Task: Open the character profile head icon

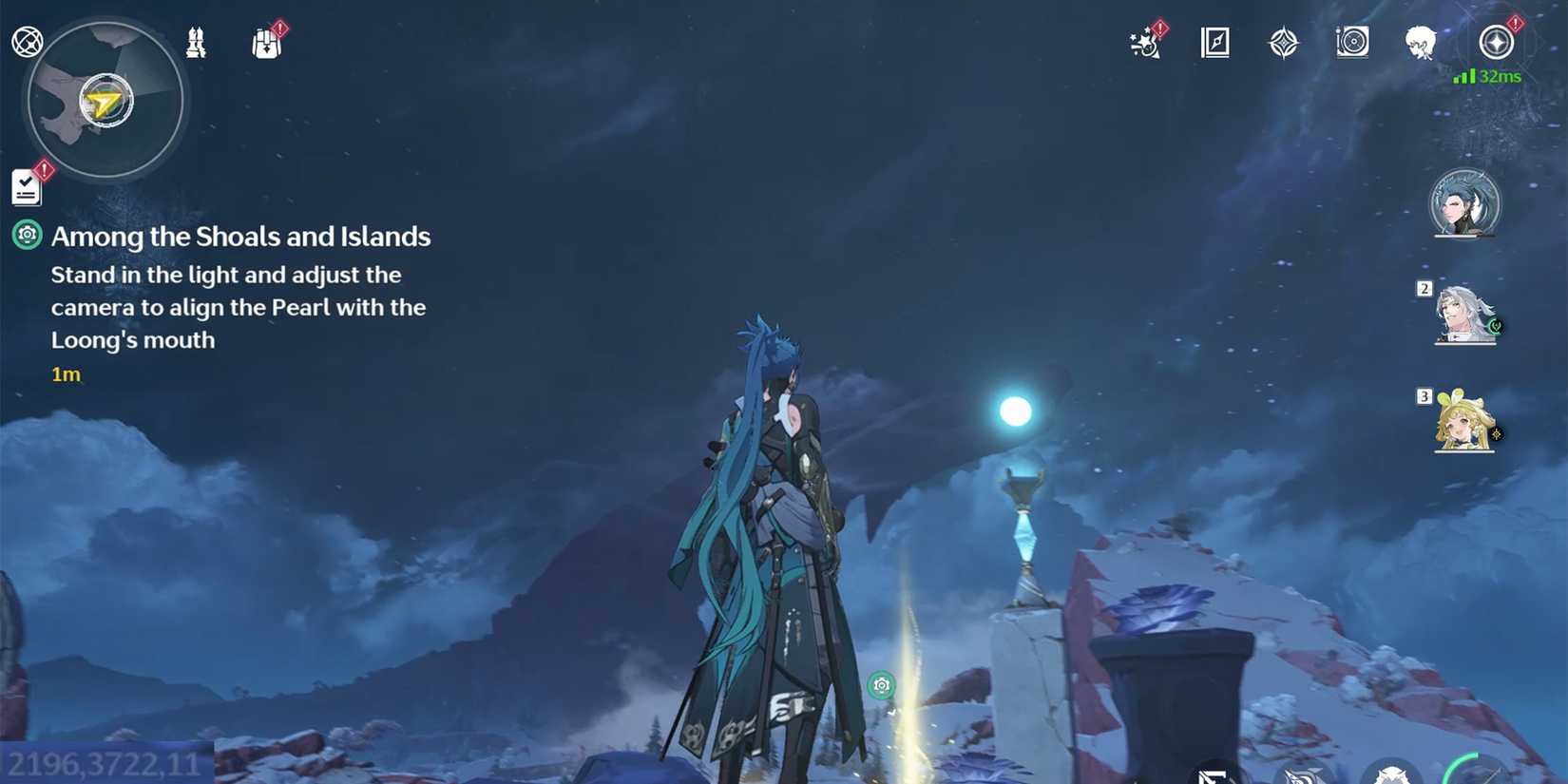Action: (x=1422, y=42)
